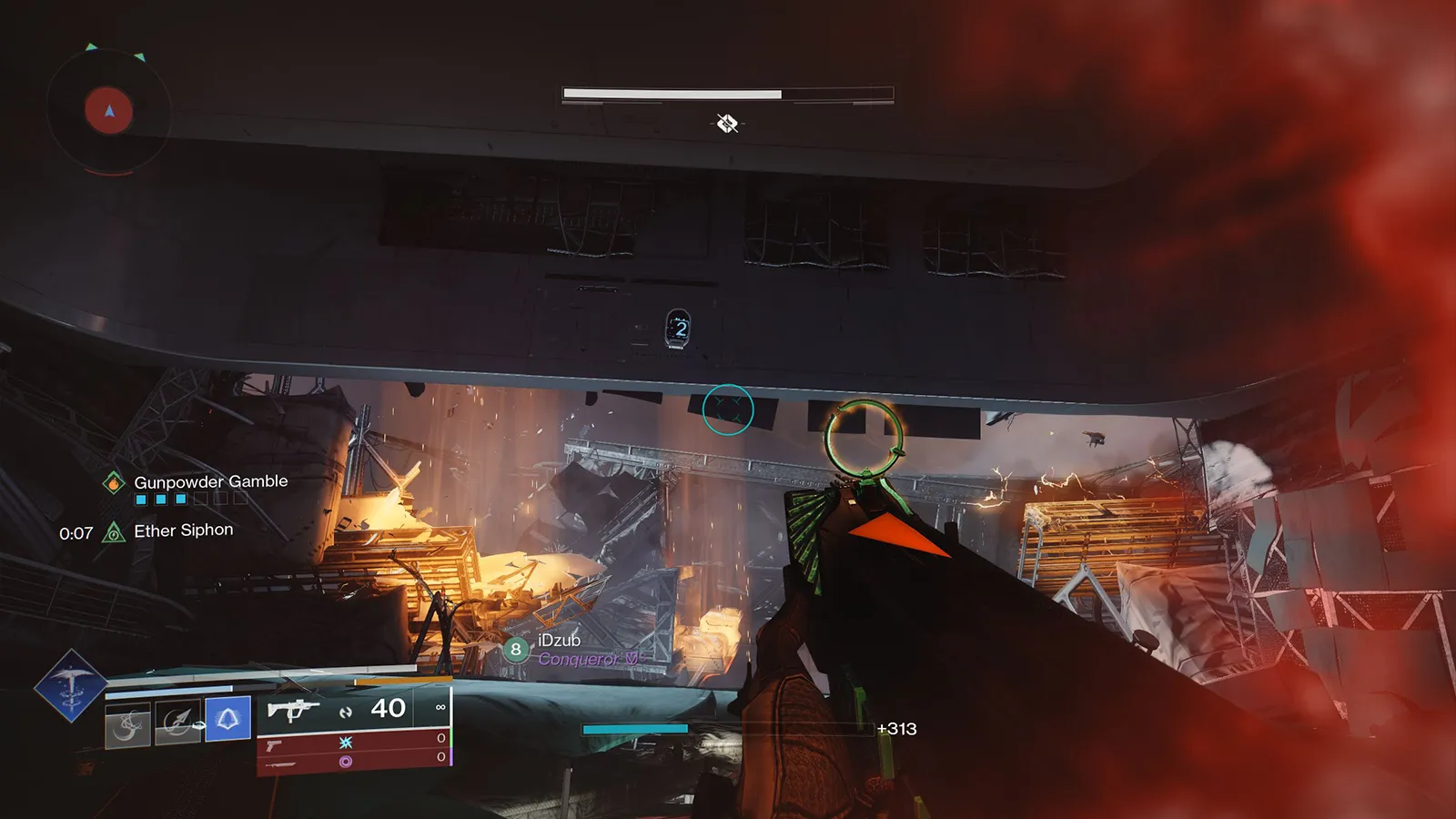Viewport: 1456px width, 819px height.
Task: Select the grenade ability icon
Action: [x=127, y=724]
